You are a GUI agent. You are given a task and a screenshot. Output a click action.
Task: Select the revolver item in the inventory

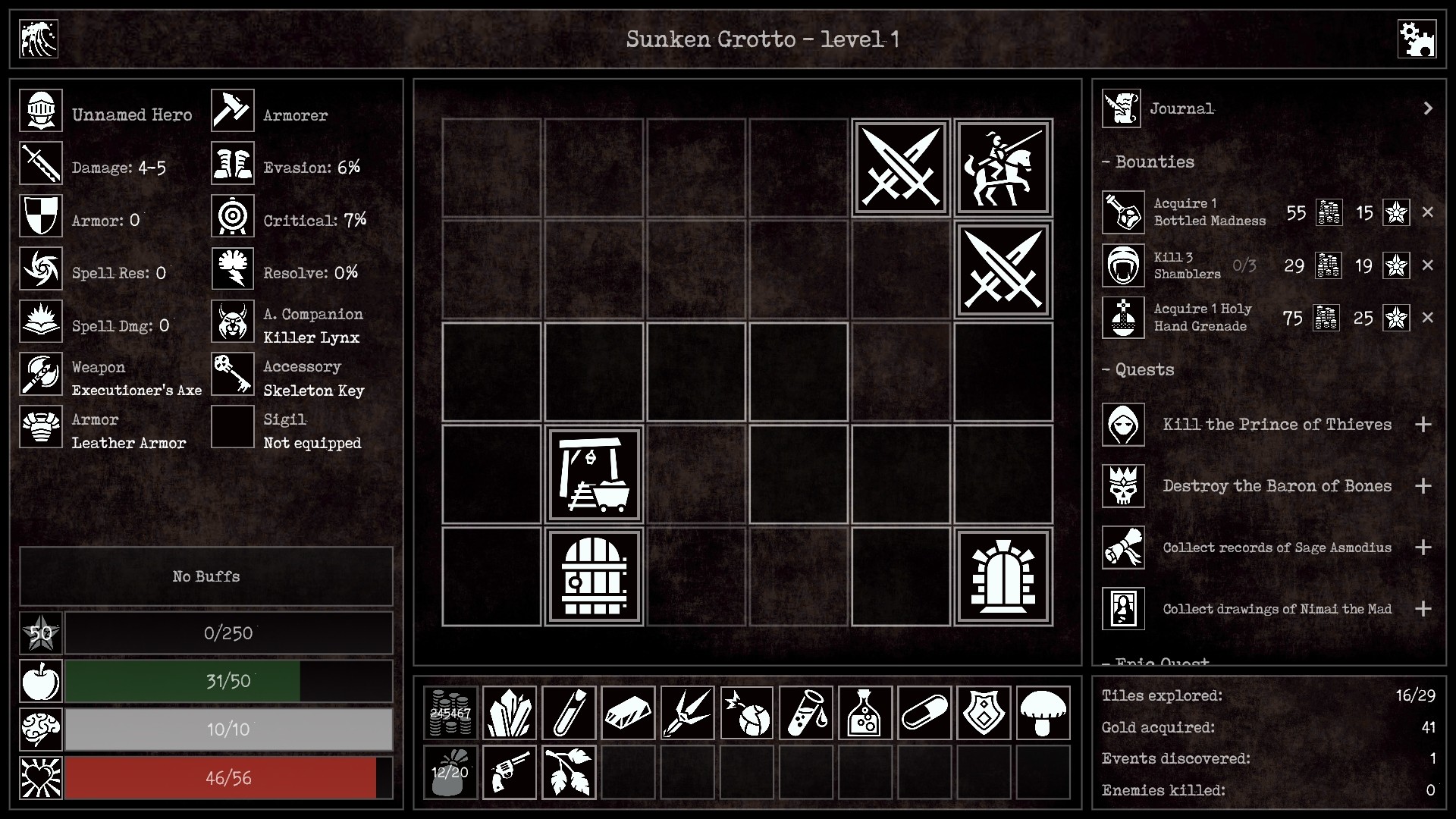tap(509, 772)
